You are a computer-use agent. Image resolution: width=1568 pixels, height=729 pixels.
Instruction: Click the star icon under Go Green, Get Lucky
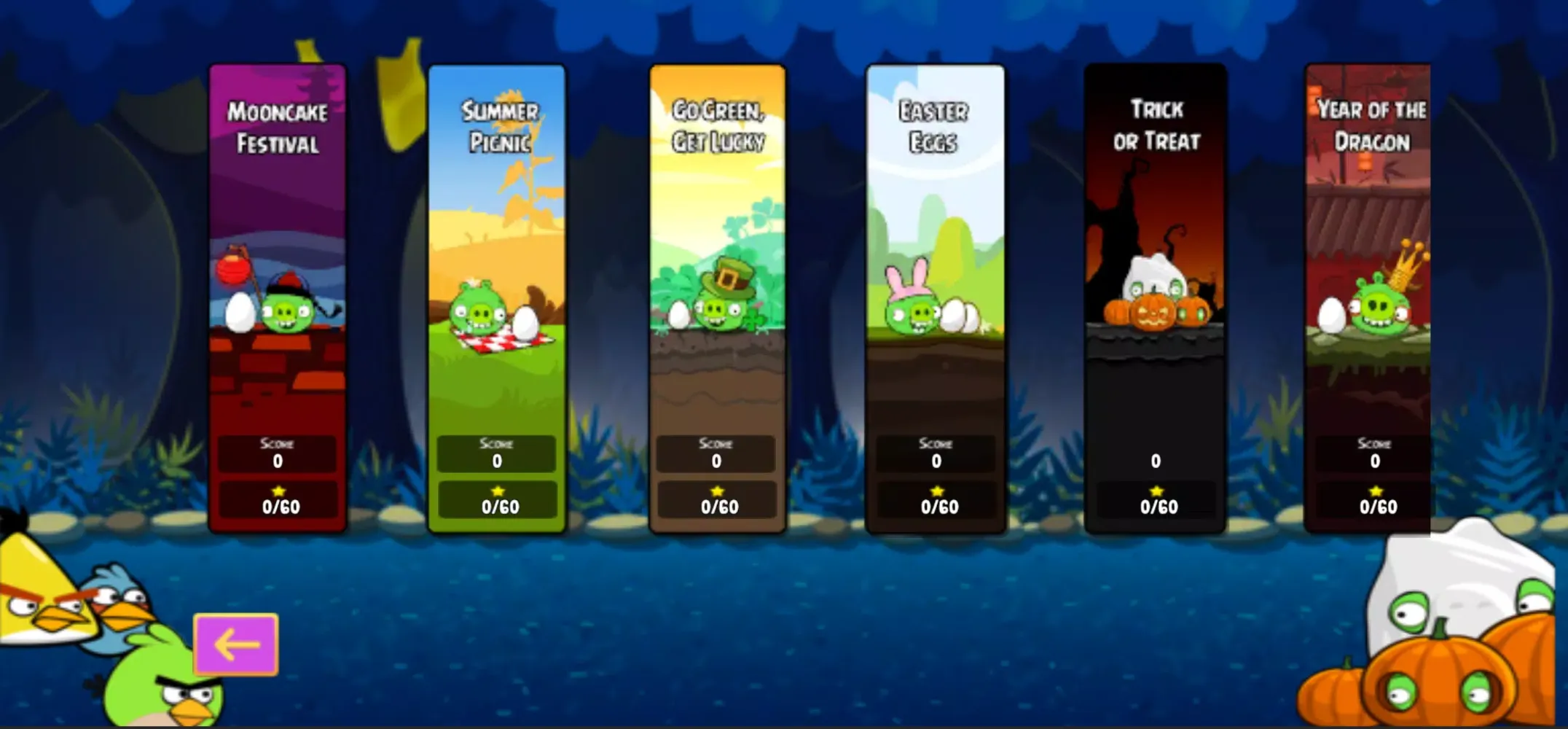[716, 491]
